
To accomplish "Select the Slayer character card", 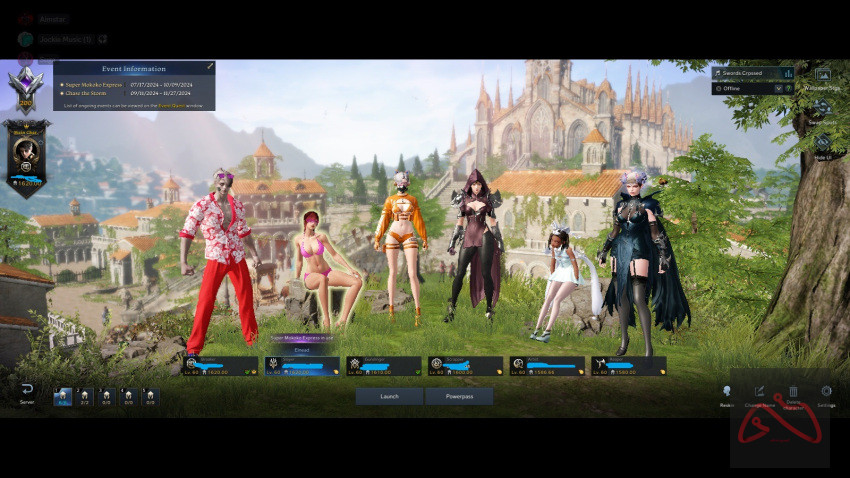I will [302, 366].
